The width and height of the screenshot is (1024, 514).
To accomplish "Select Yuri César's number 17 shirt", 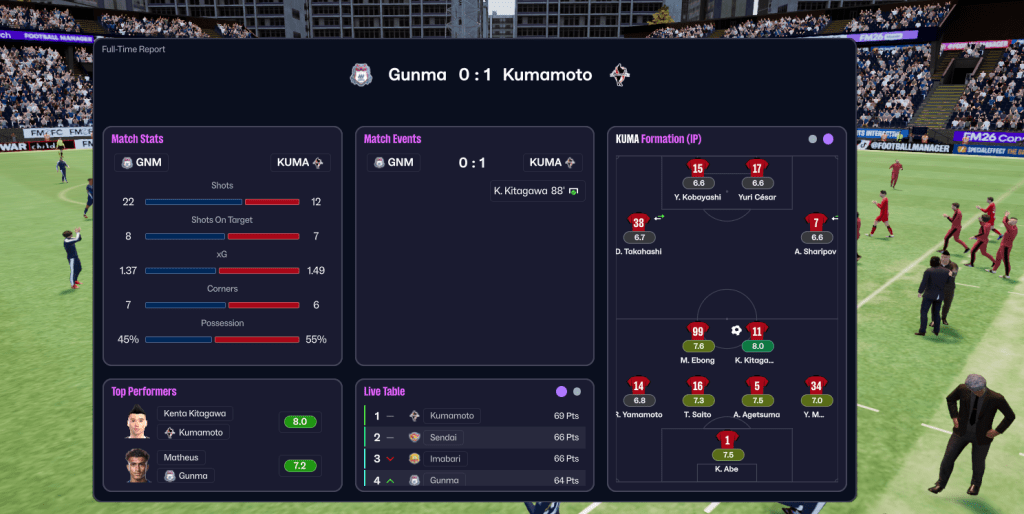I will pos(757,168).
